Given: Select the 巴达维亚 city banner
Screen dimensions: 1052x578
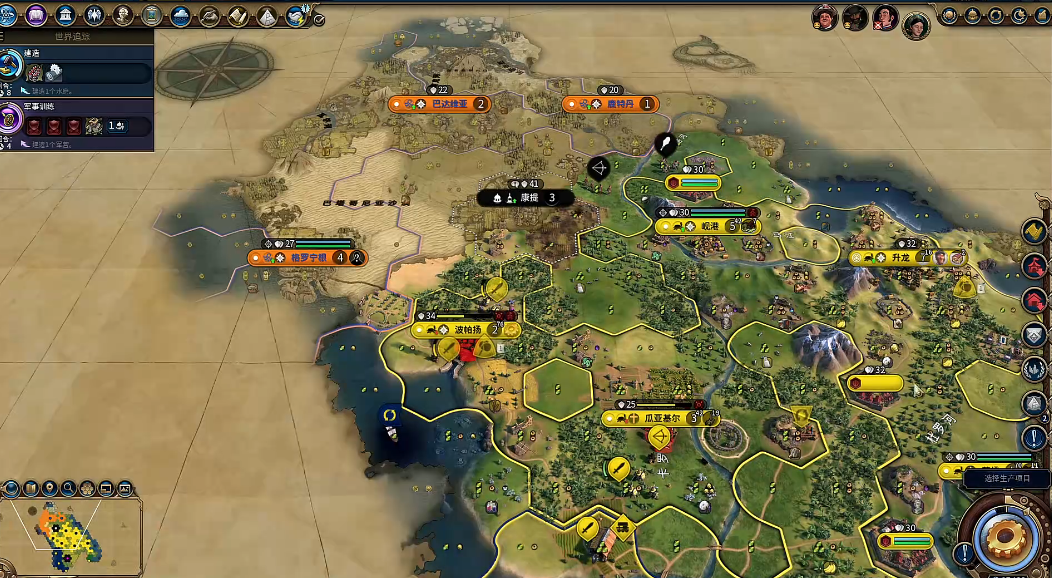Looking at the screenshot, I should [440, 104].
